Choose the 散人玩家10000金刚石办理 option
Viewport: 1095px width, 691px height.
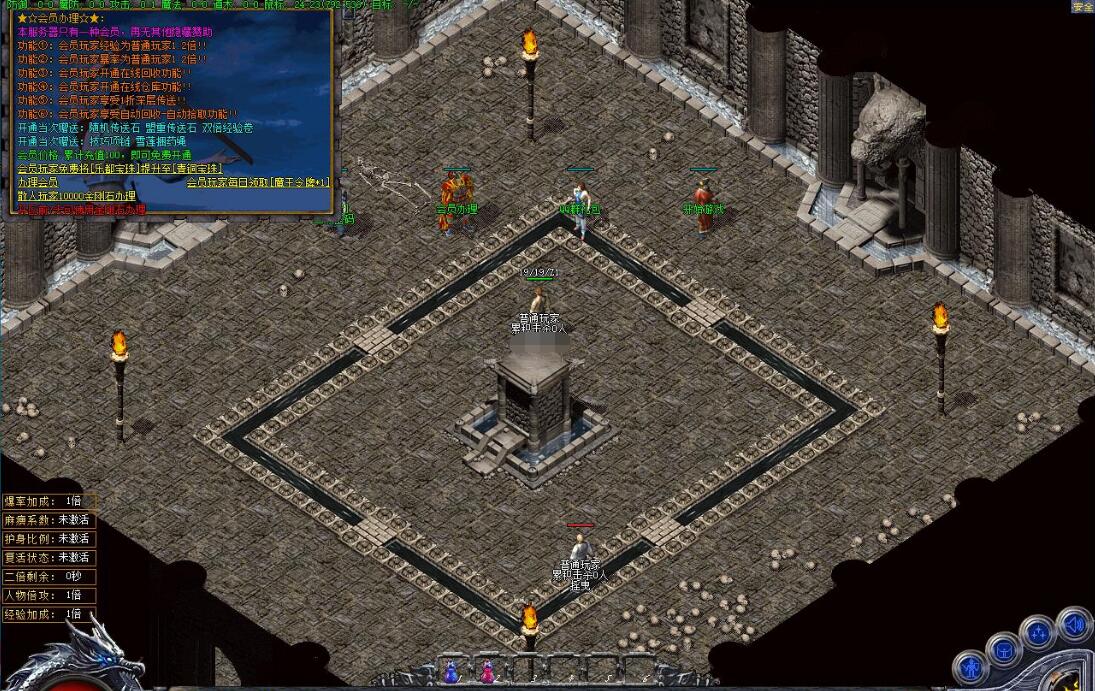coord(76,197)
